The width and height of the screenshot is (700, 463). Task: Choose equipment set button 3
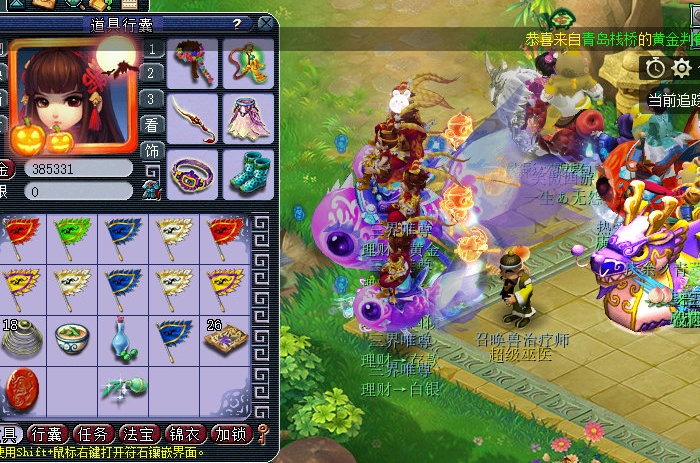(151, 99)
